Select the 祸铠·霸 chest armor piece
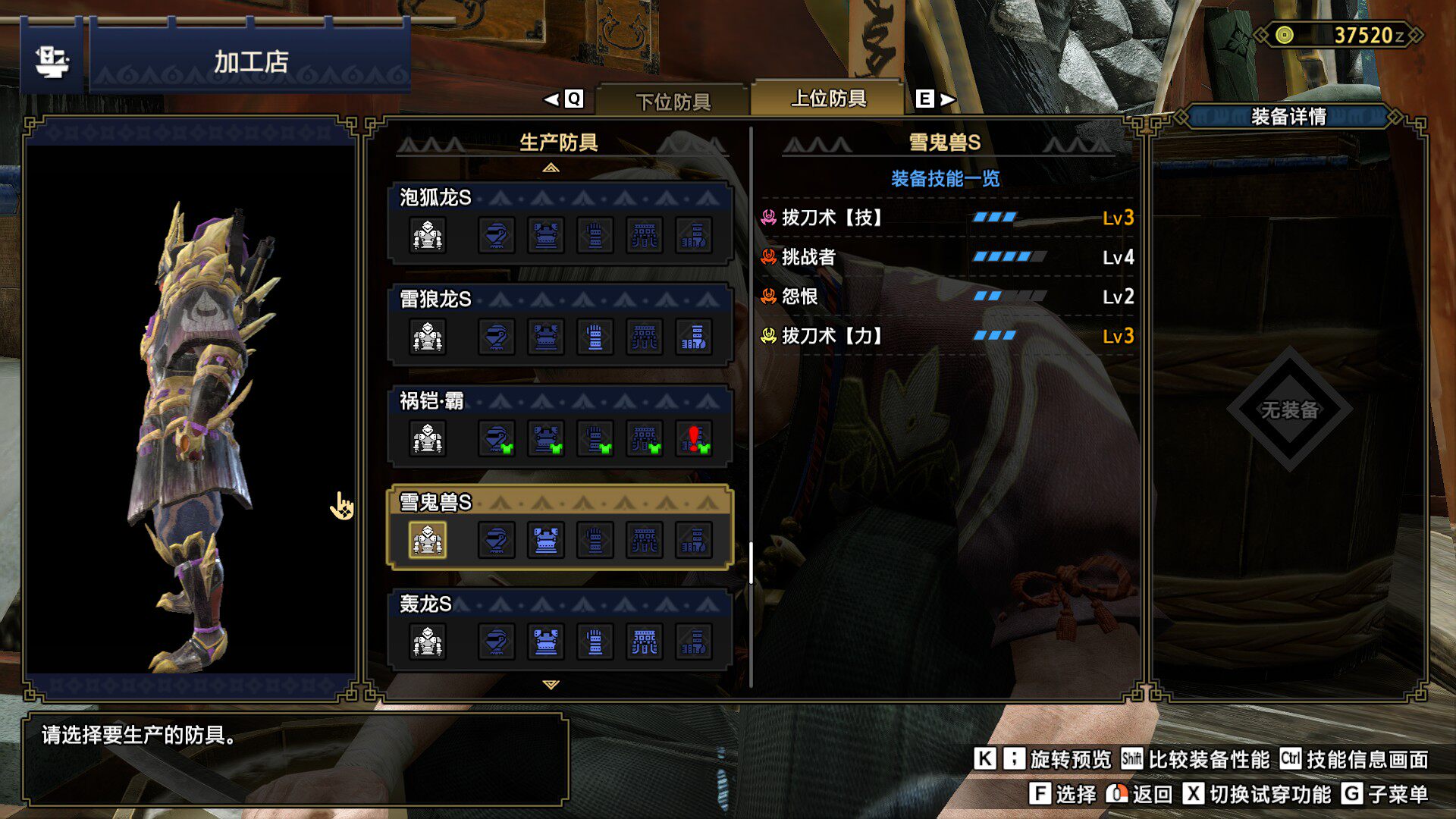The height and width of the screenshot is (819, 1456). click(546, 438)
